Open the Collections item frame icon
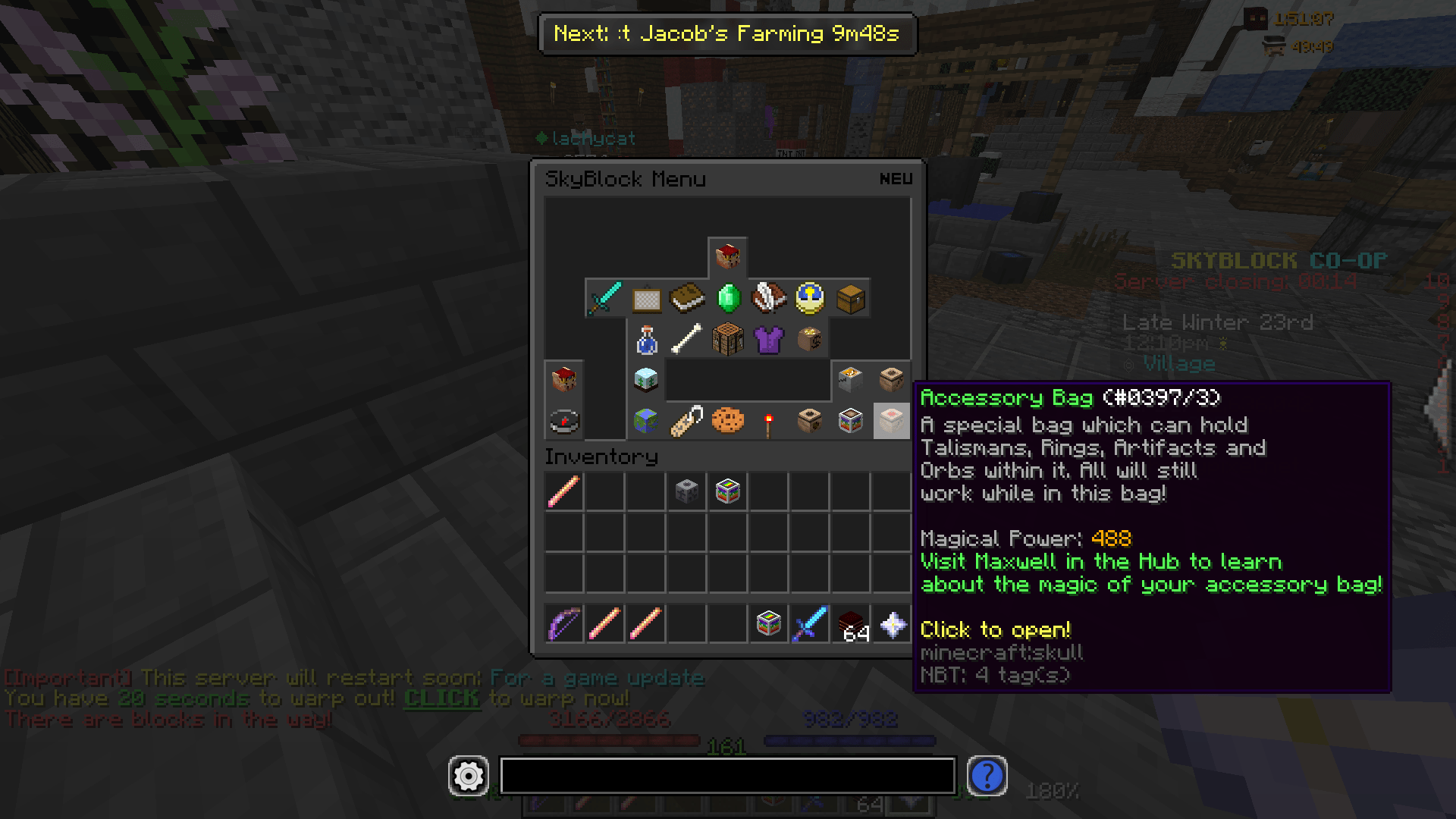This screenshot has width=1456, height=819. 645,298
